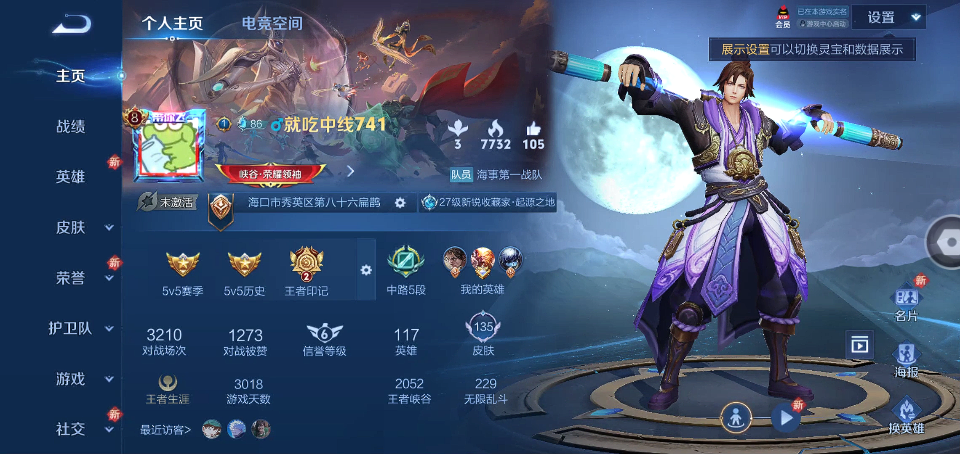
Task: Open the 设置 dropdown
Action: pos(893,17)
